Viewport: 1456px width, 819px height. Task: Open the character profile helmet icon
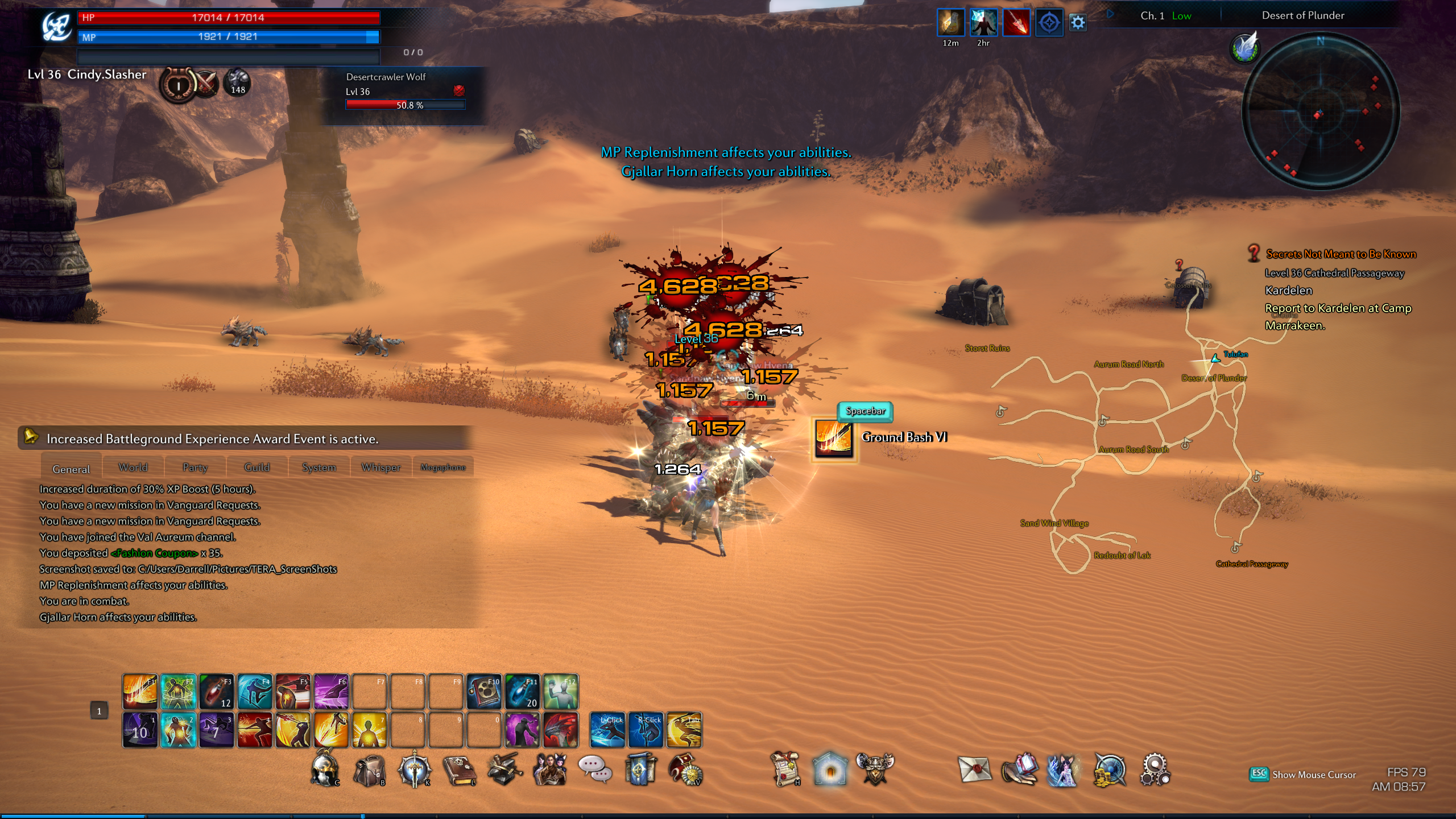coord(325,770)
